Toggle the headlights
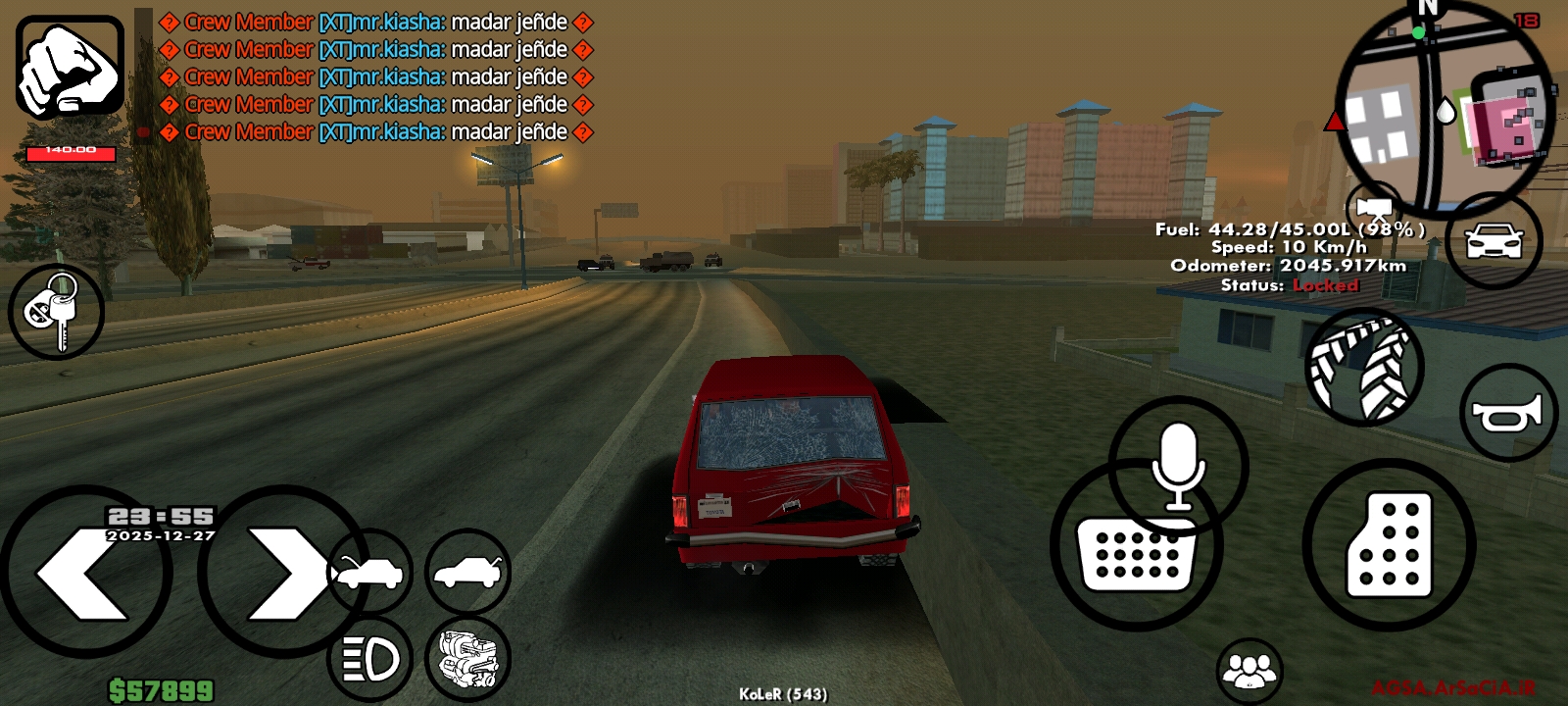 click(369, 660)
